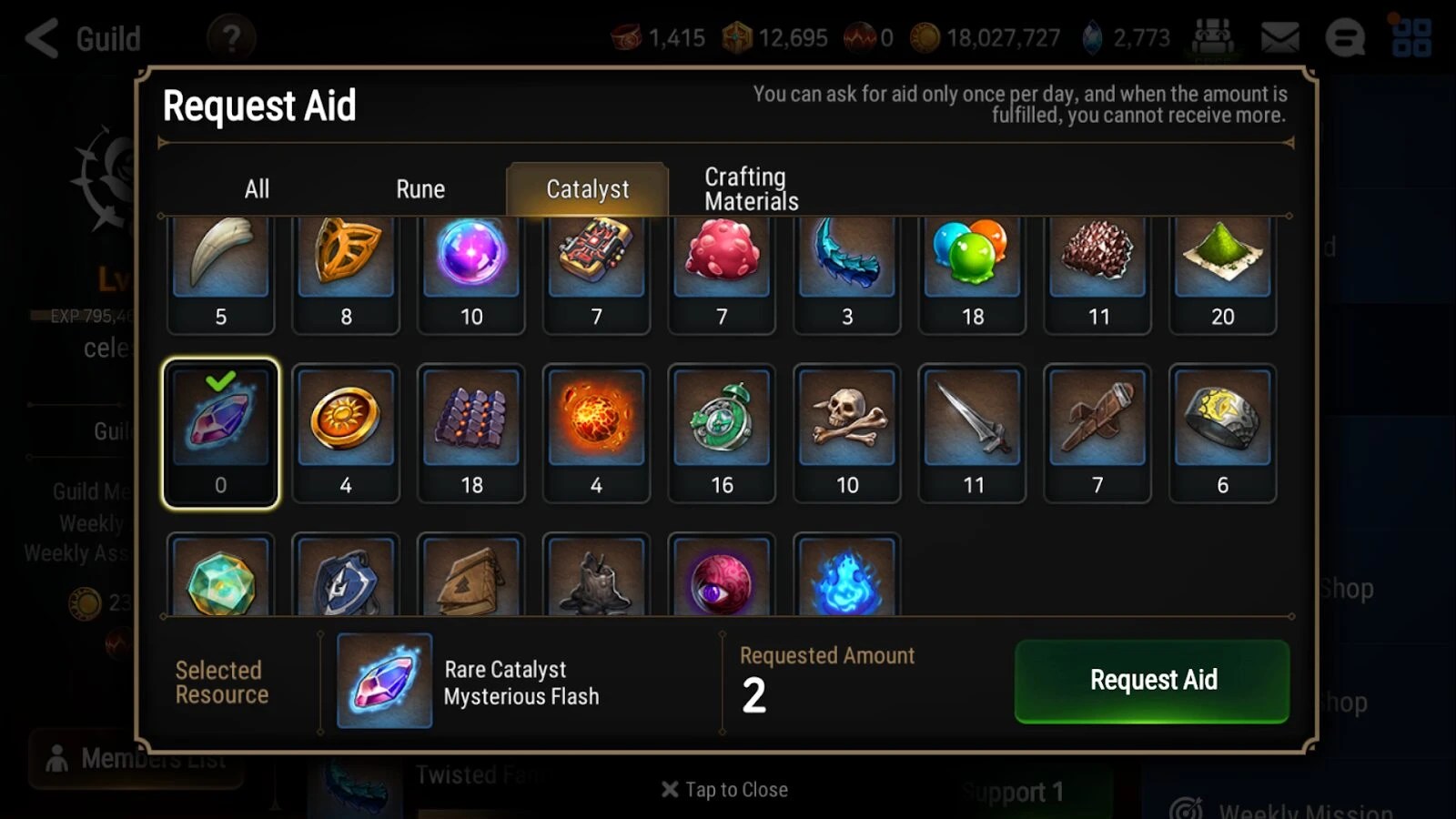This screenshot has width=1456, height=819.
Task: Show all resources via the All tab
Action: click(x=256, y=188)
